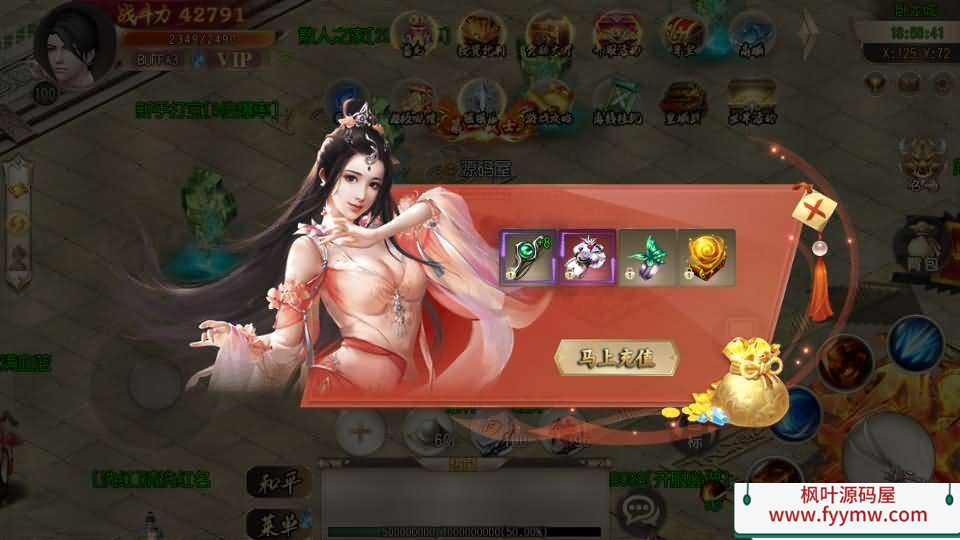Activate the blue slash skill
The height and width of the screenshot is (540, 960).
coord(915,343)
